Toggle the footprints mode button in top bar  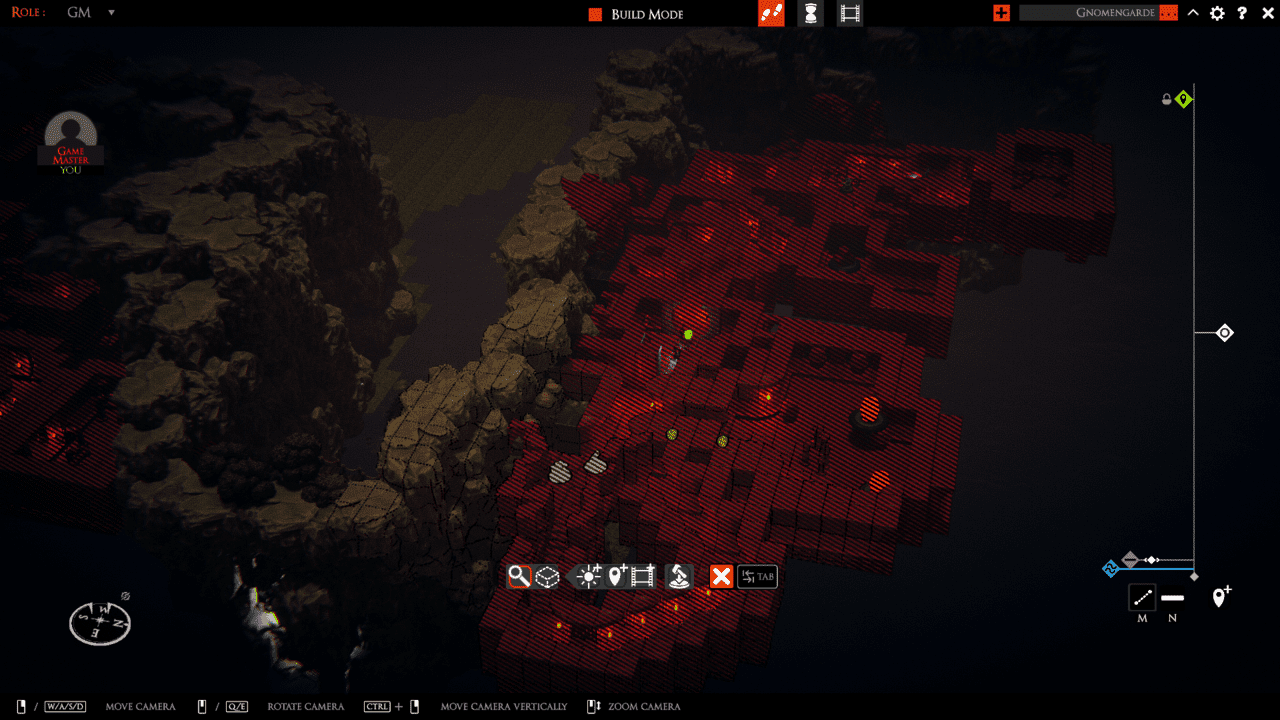(771, 14)
